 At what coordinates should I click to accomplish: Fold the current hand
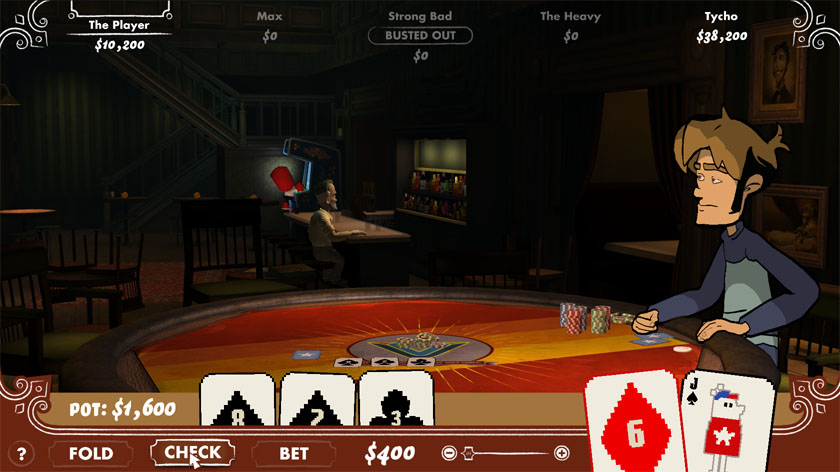coord(90,453)
